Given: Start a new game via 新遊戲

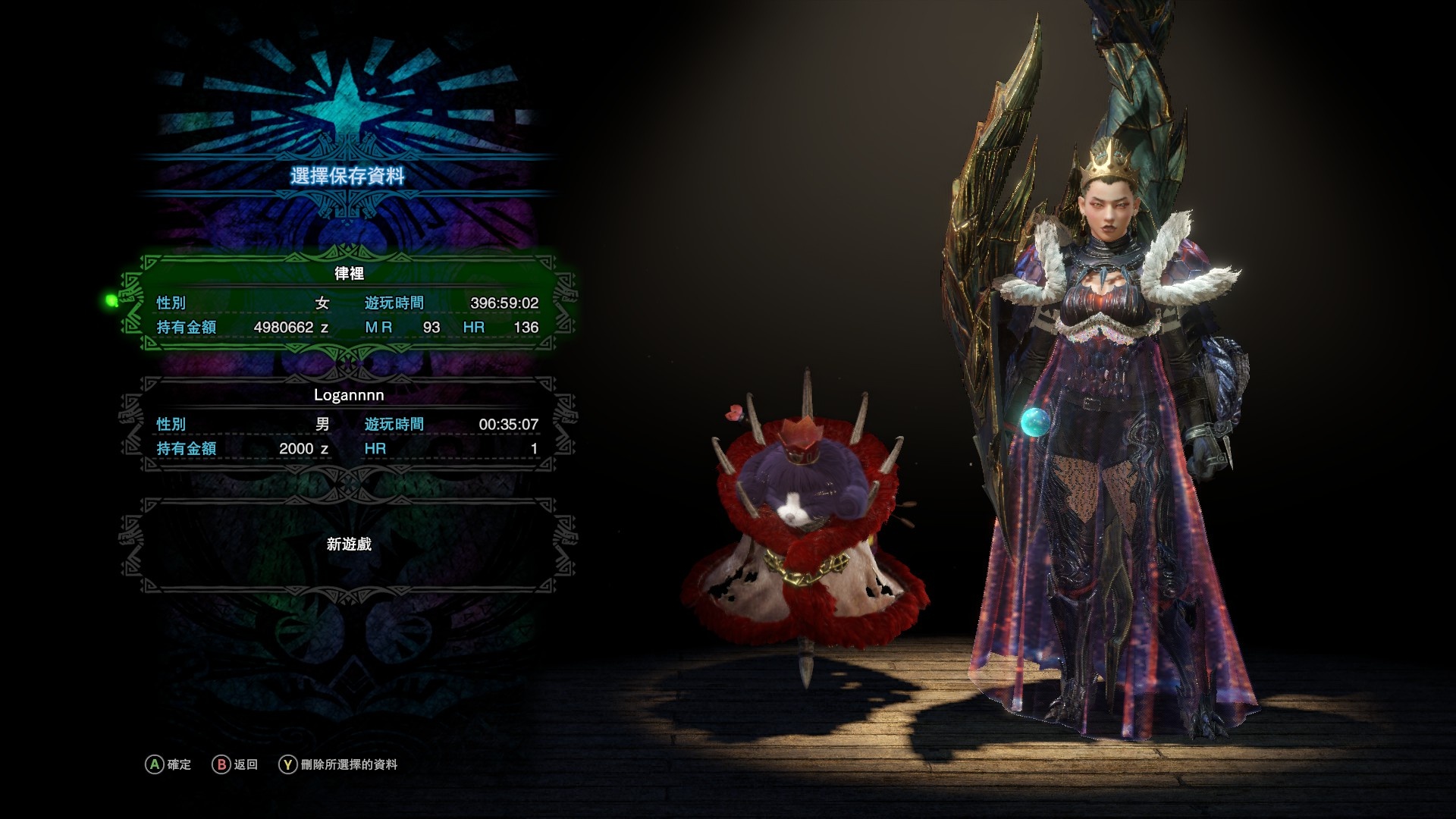Looking at the screenshot, I should [349, 544].
